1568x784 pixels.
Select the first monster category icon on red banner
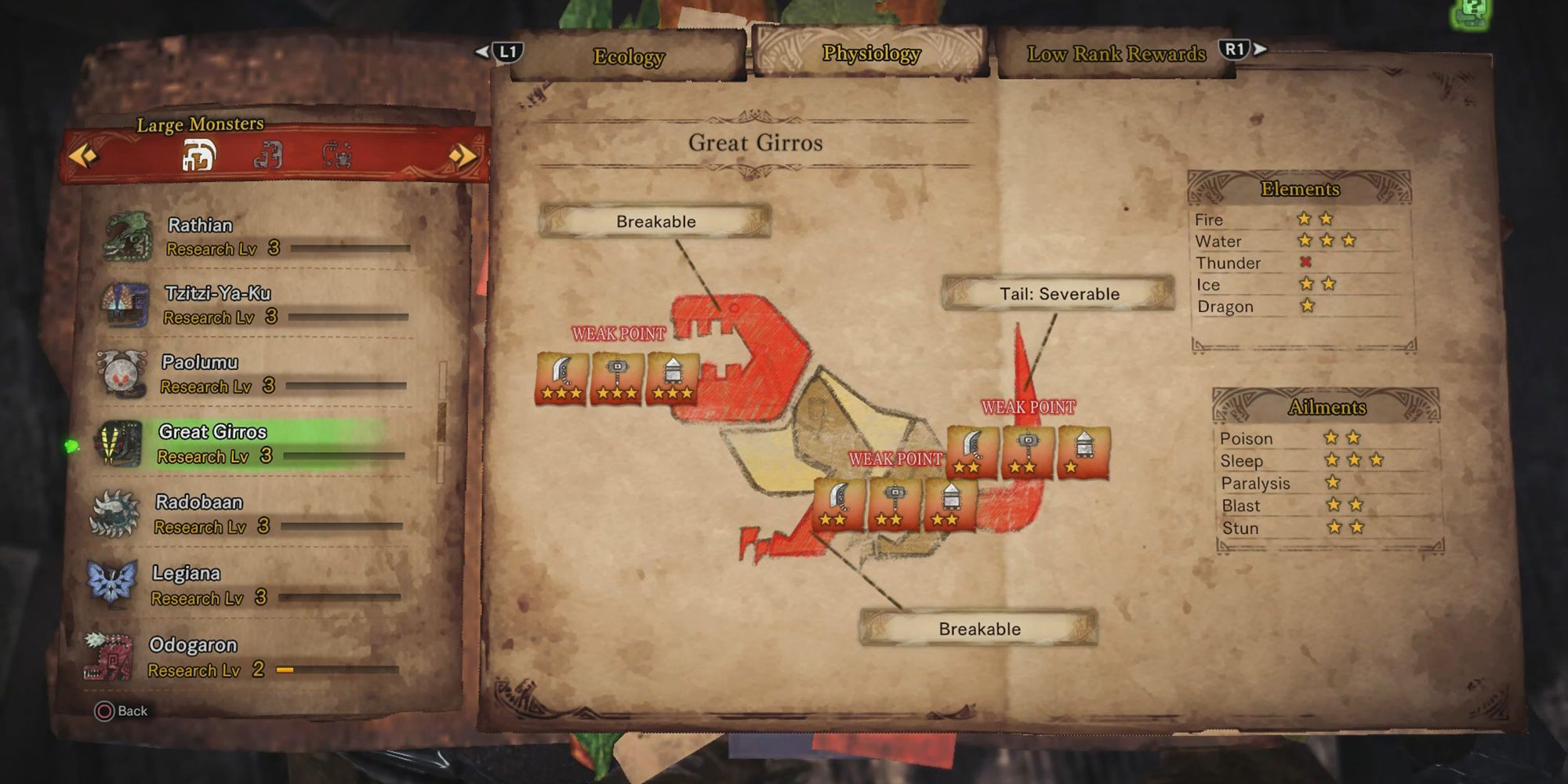click(198, 154)
